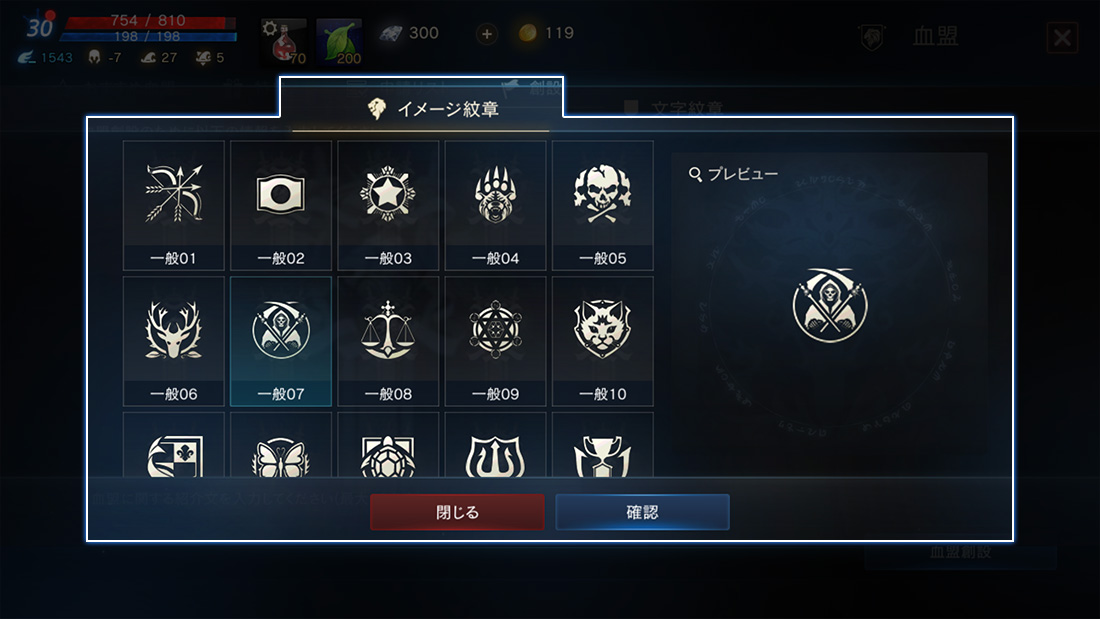
Task: Select the bear paw emblem 一般04
Action: point(495,205)
